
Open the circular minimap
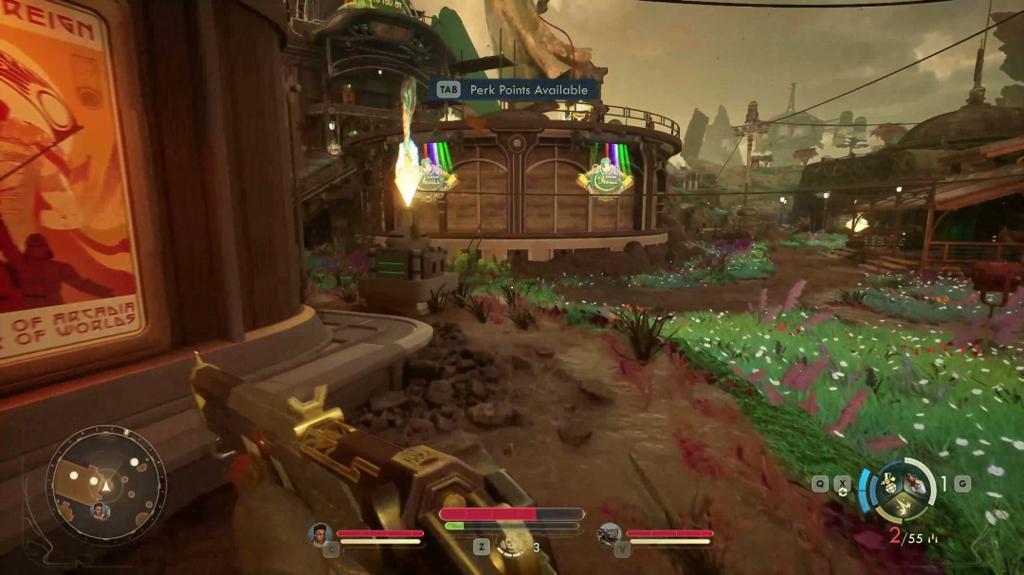(x=105, y=486)
